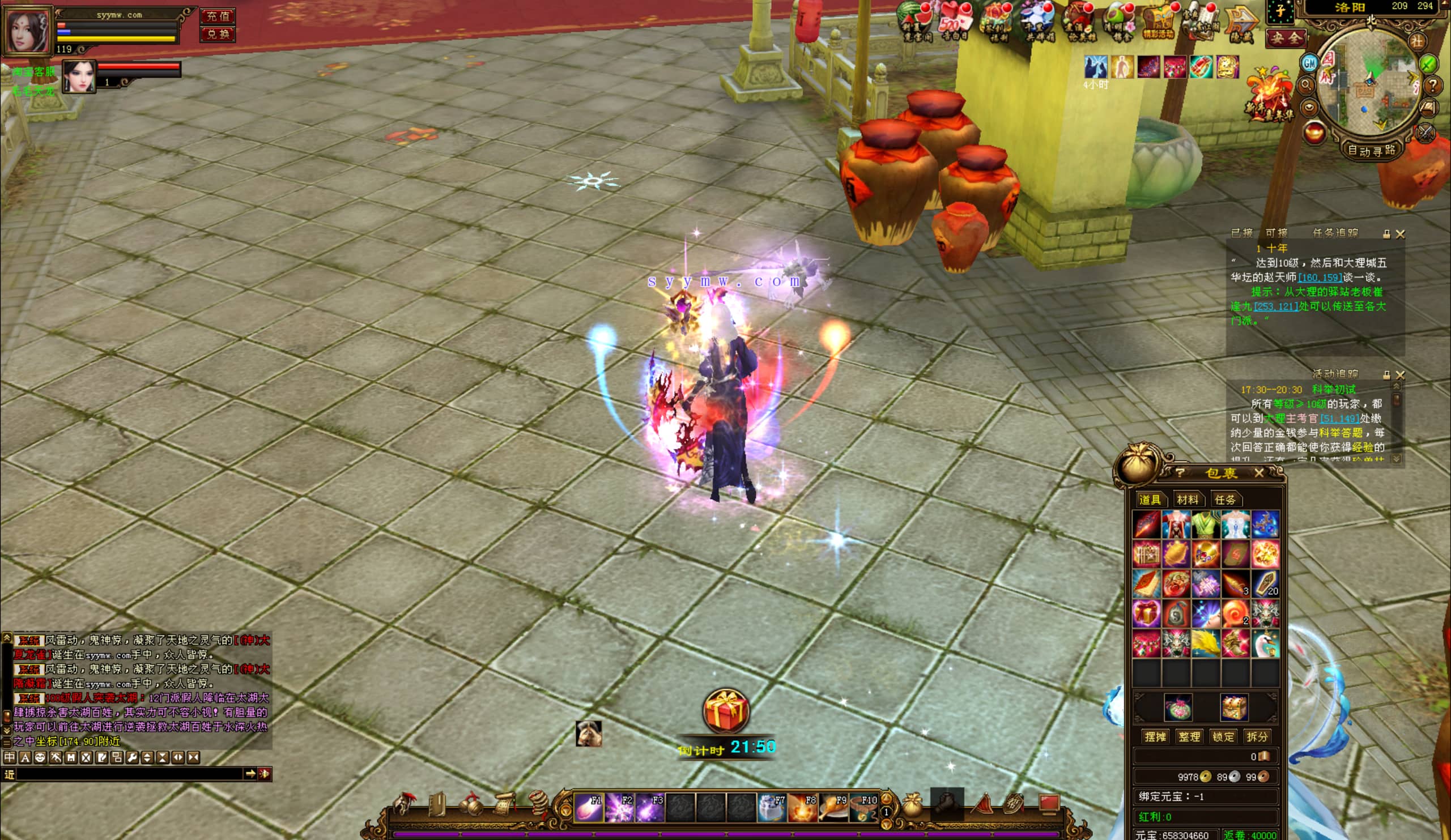
Task: Select the 拆分 split button
Action: click(1257, 736)
